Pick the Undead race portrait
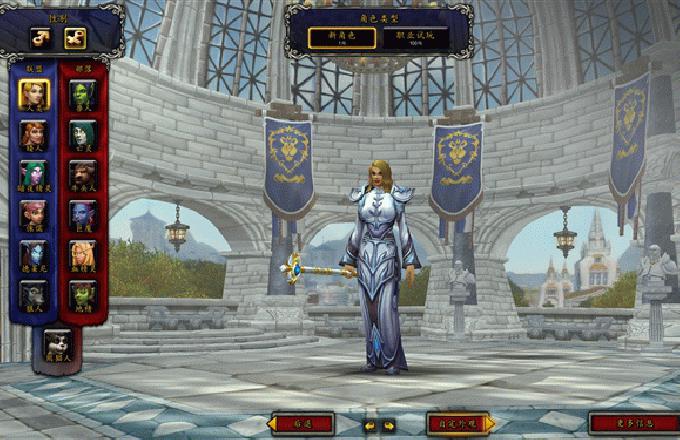The image size is (680, 440). (83, 134)
